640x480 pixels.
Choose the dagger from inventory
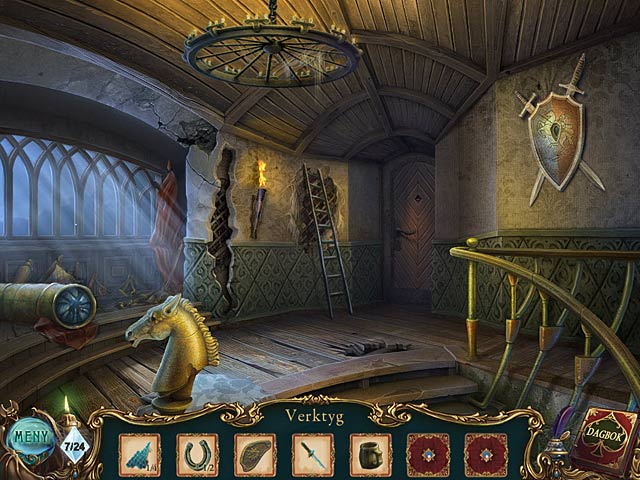pyautogui.click(x=312, y=453)
